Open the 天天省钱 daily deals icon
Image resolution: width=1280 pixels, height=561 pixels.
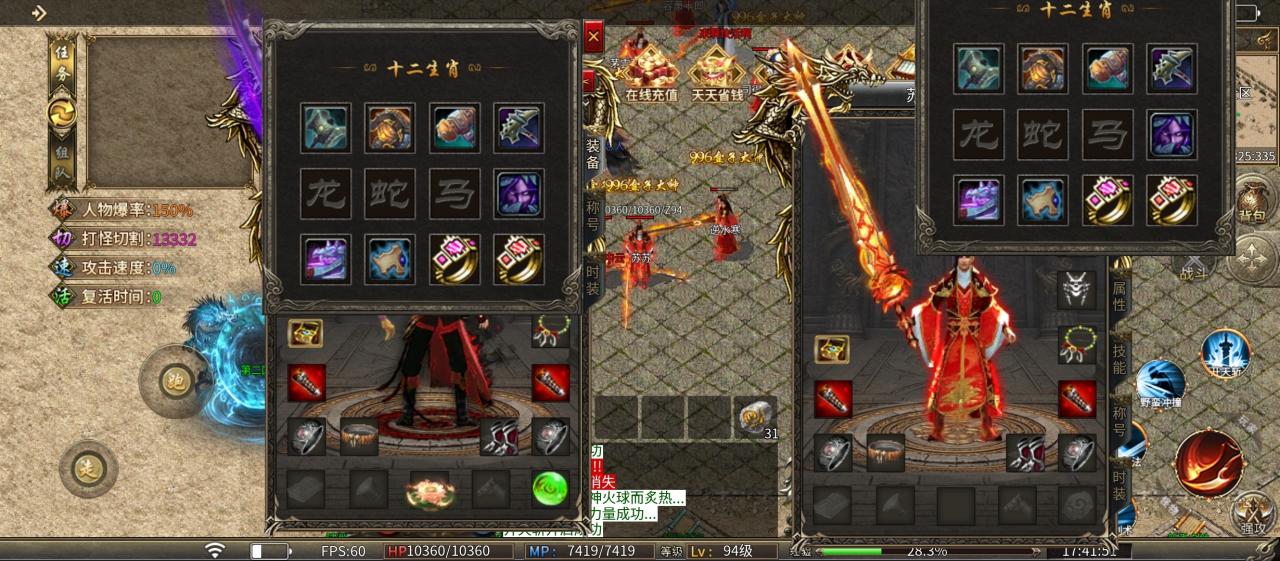coord(716,73)
